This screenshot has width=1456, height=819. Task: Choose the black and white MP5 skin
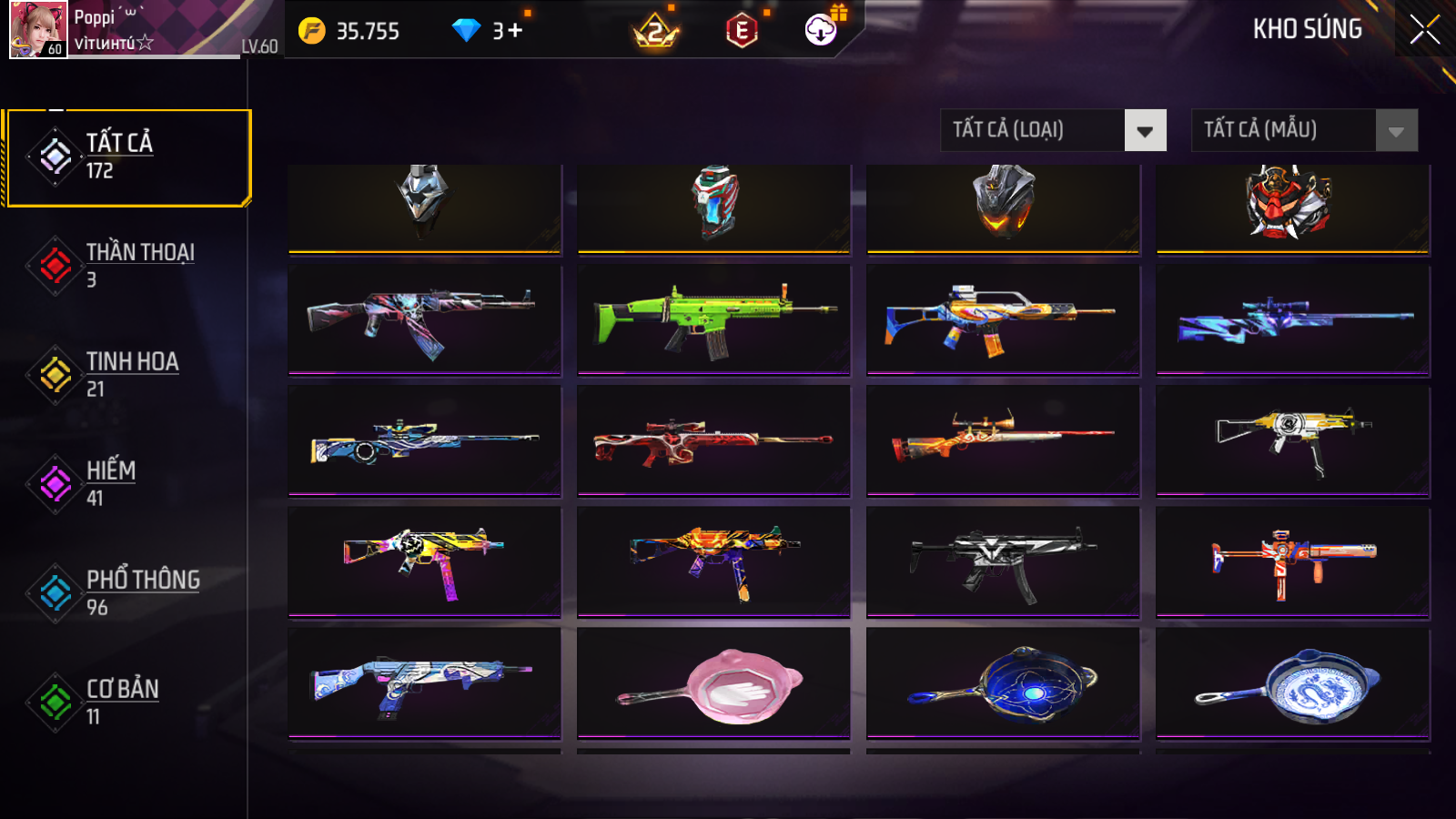1003,561
